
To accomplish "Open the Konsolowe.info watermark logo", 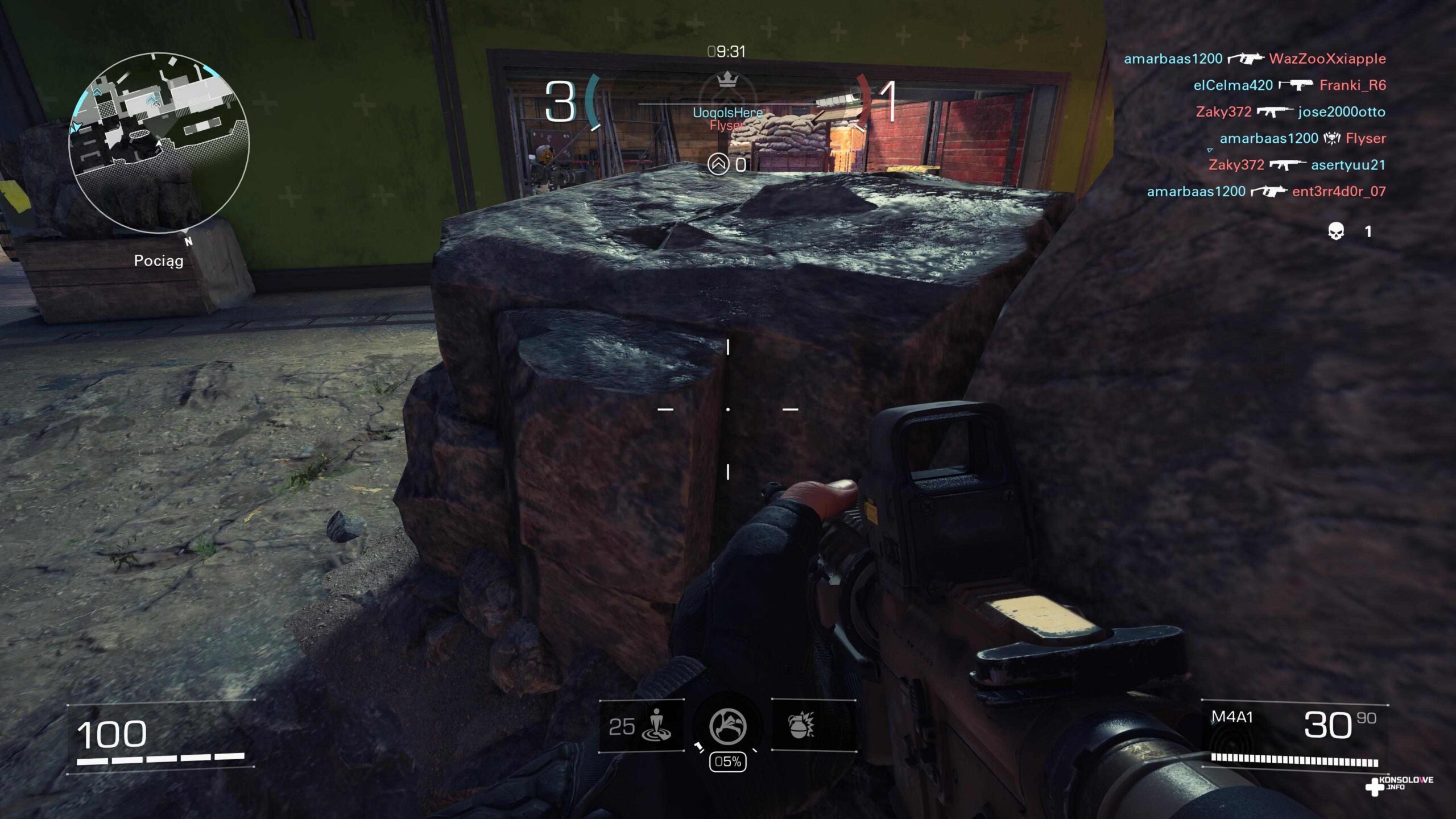I will coord(1399,785).
